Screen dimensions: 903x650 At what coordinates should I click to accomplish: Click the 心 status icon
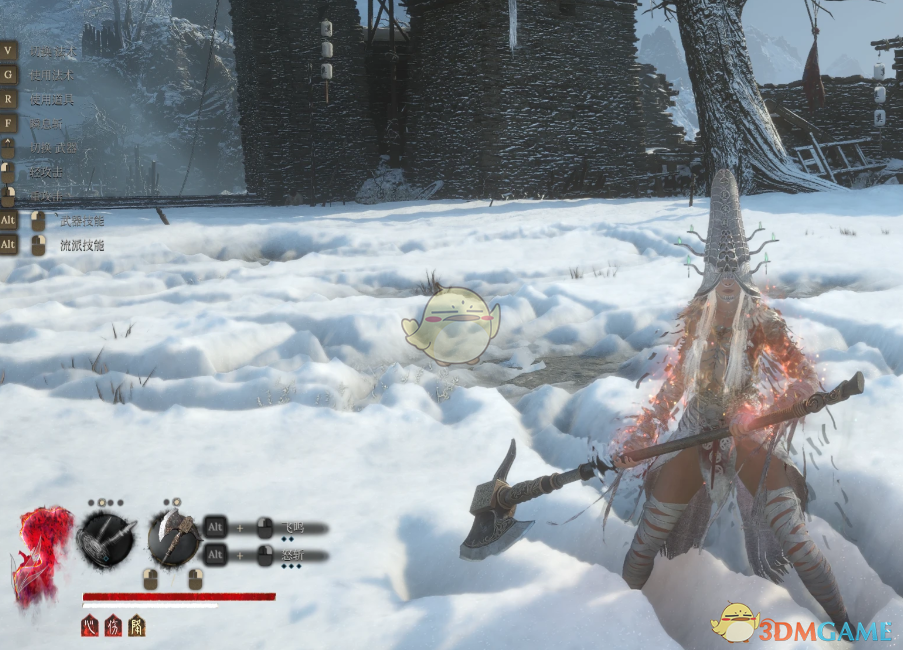pos(90,626)
